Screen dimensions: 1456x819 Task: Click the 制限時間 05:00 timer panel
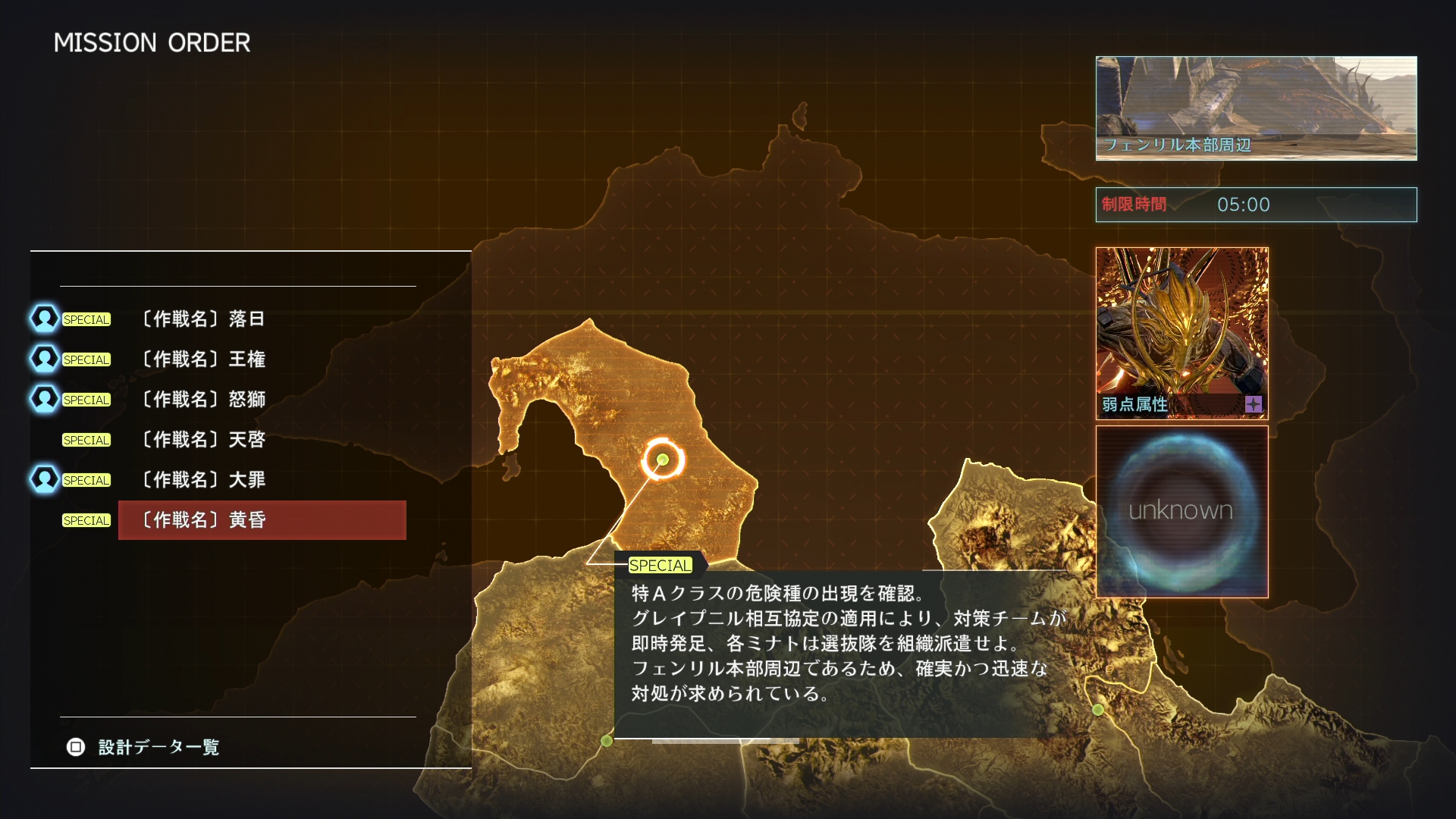click(1256, 204)
